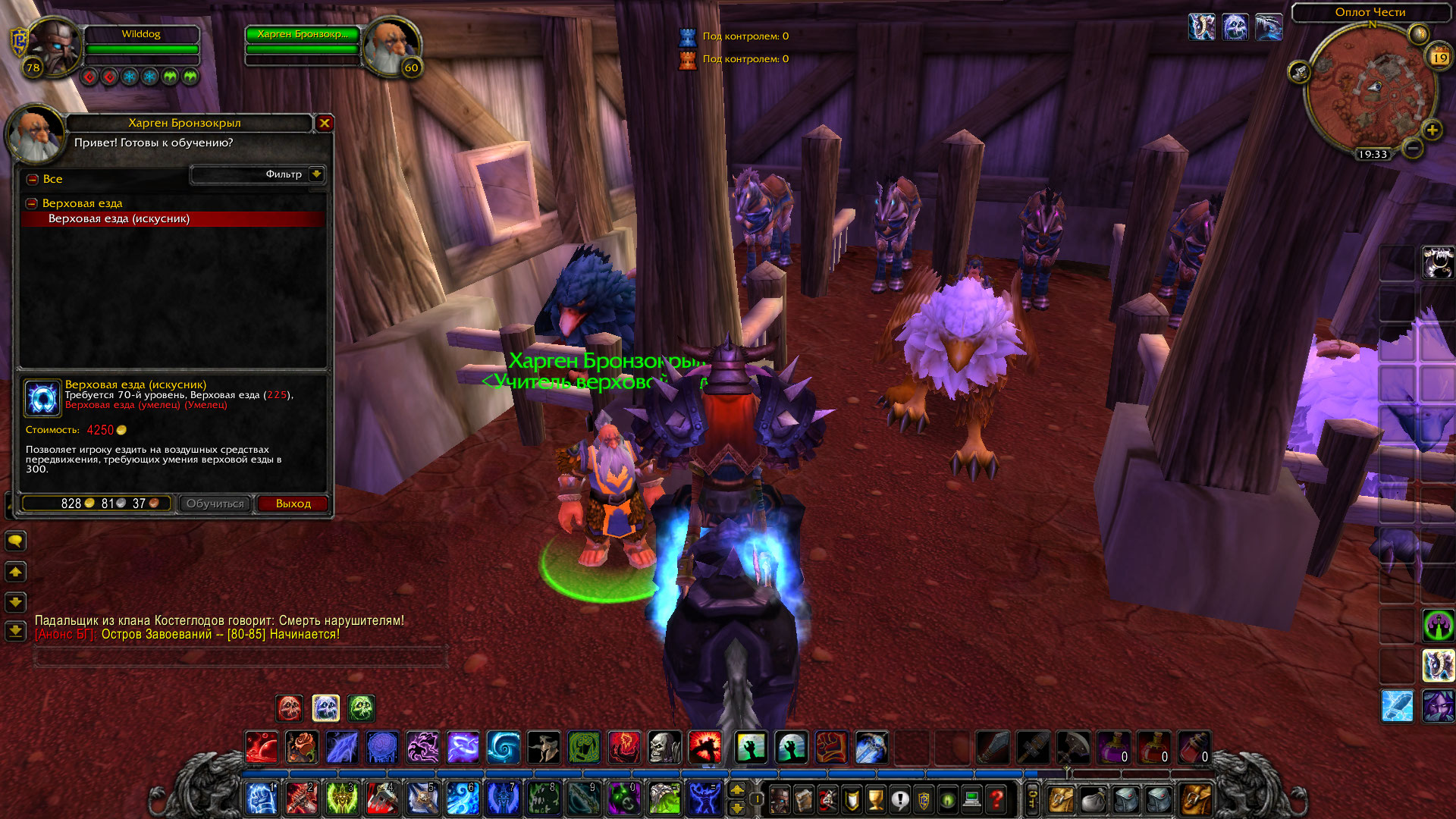This screenshot has width=1456, height=819.
Task: Activate the red Blood Presence stance
Action: 289,708
